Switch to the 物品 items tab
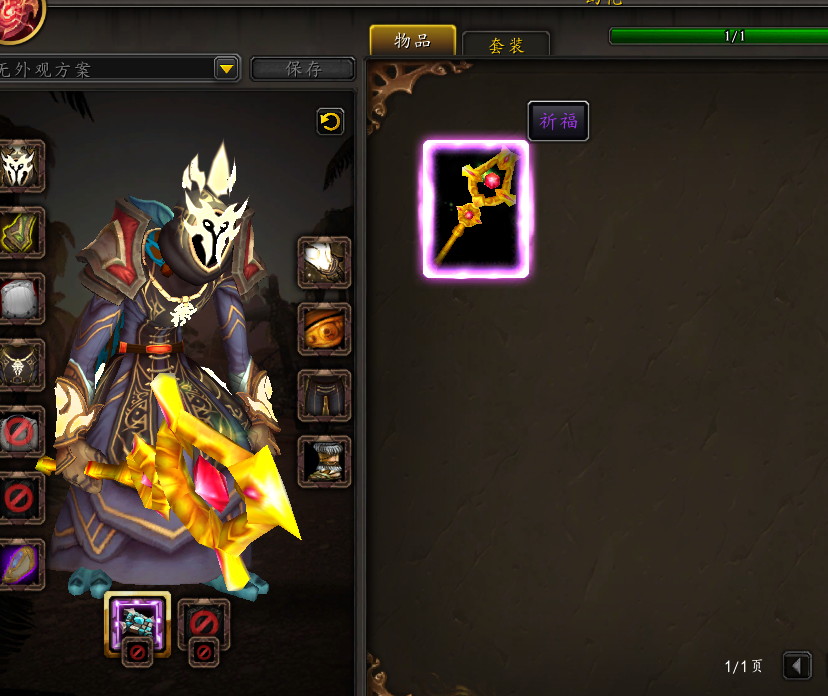The height and width of the screenshot is (696, 828). pyautogui.click(x=412, y=41)
